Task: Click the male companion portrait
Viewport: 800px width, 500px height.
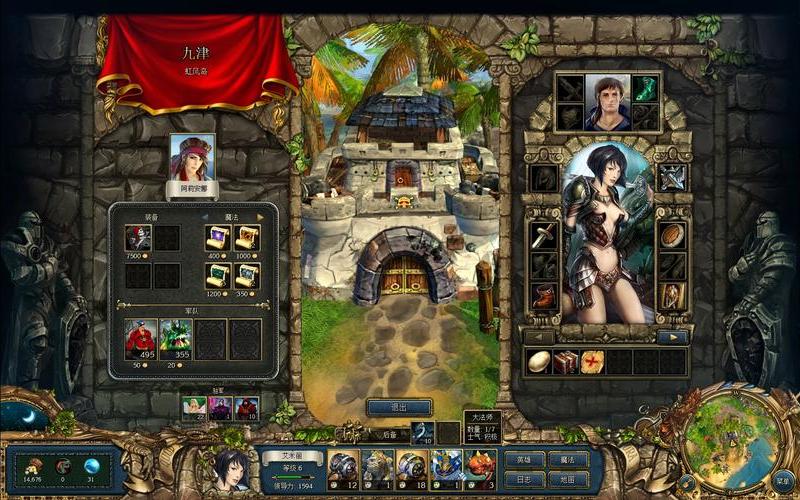Action: coord(607,102)
